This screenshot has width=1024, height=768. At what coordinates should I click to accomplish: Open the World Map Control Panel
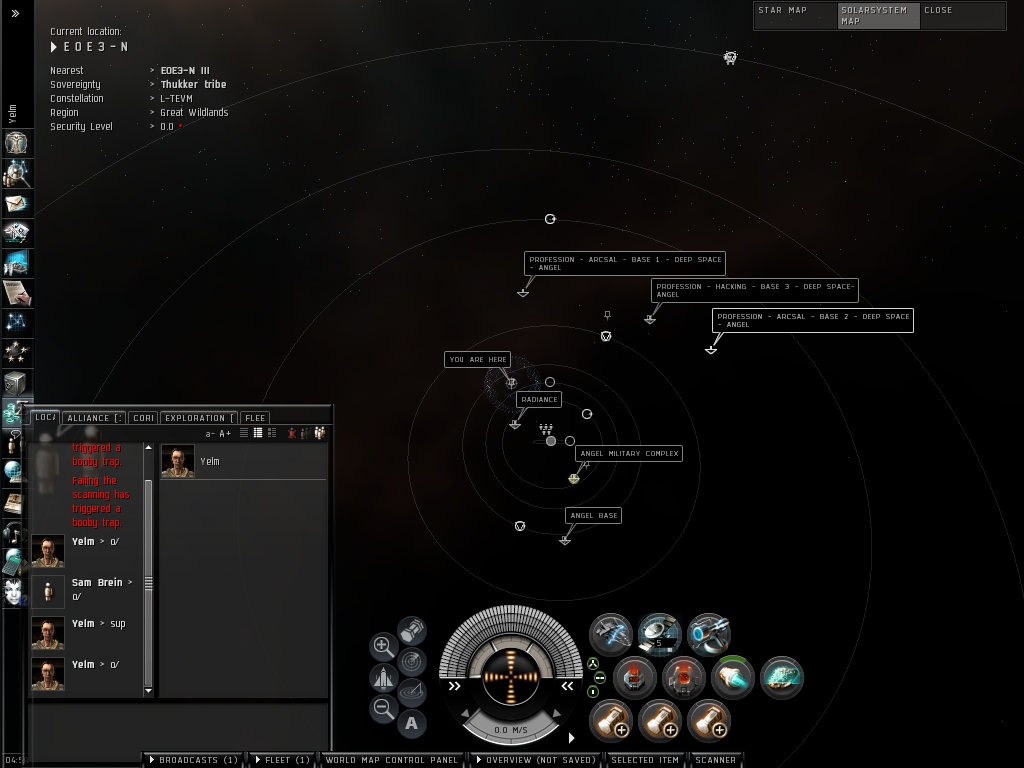392,760
